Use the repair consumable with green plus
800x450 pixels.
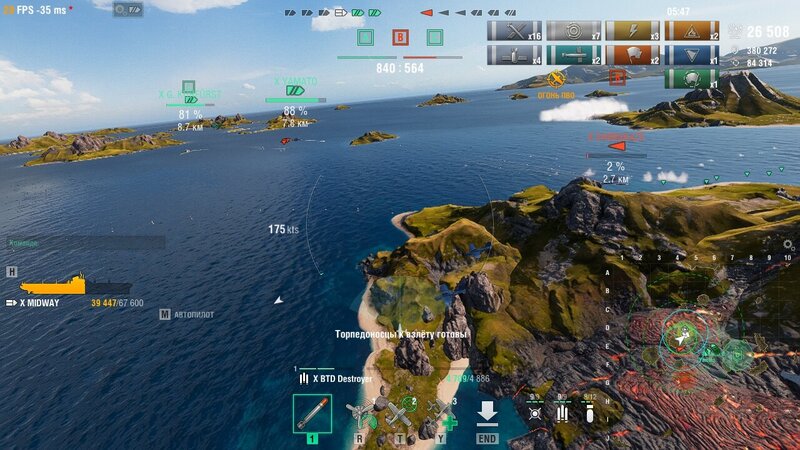(x=443, y=414)
